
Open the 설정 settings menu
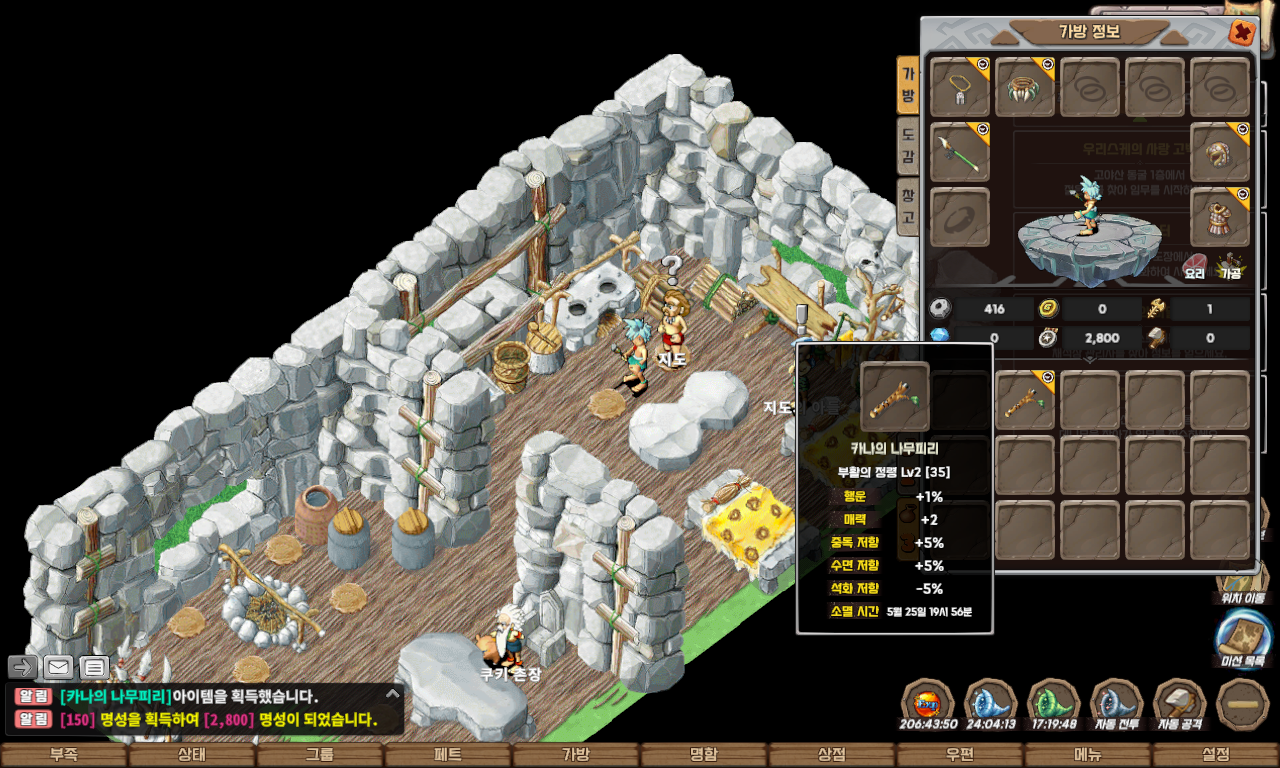1216,755
